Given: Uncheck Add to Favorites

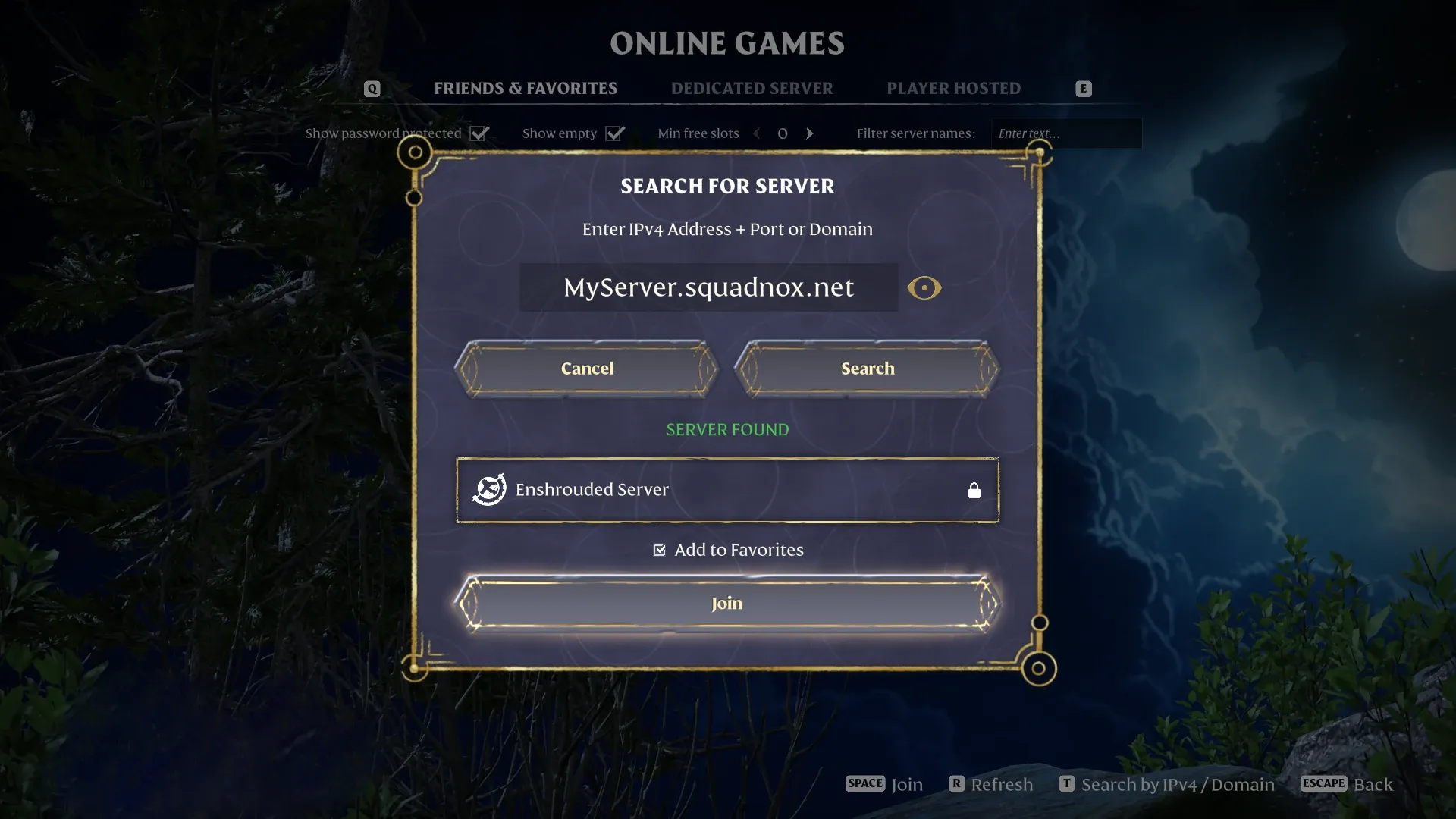Looking at the screenshot, I should 659,549.
